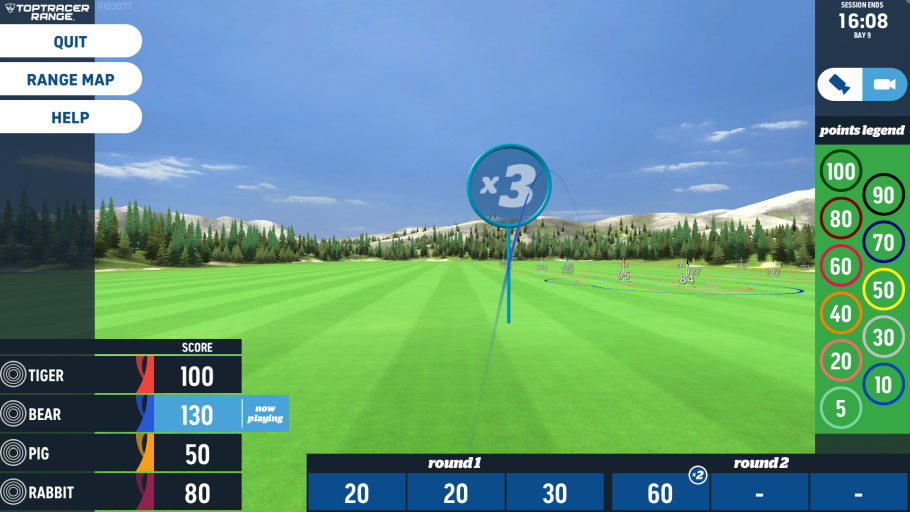Open the Help screen

click(70, 118)
